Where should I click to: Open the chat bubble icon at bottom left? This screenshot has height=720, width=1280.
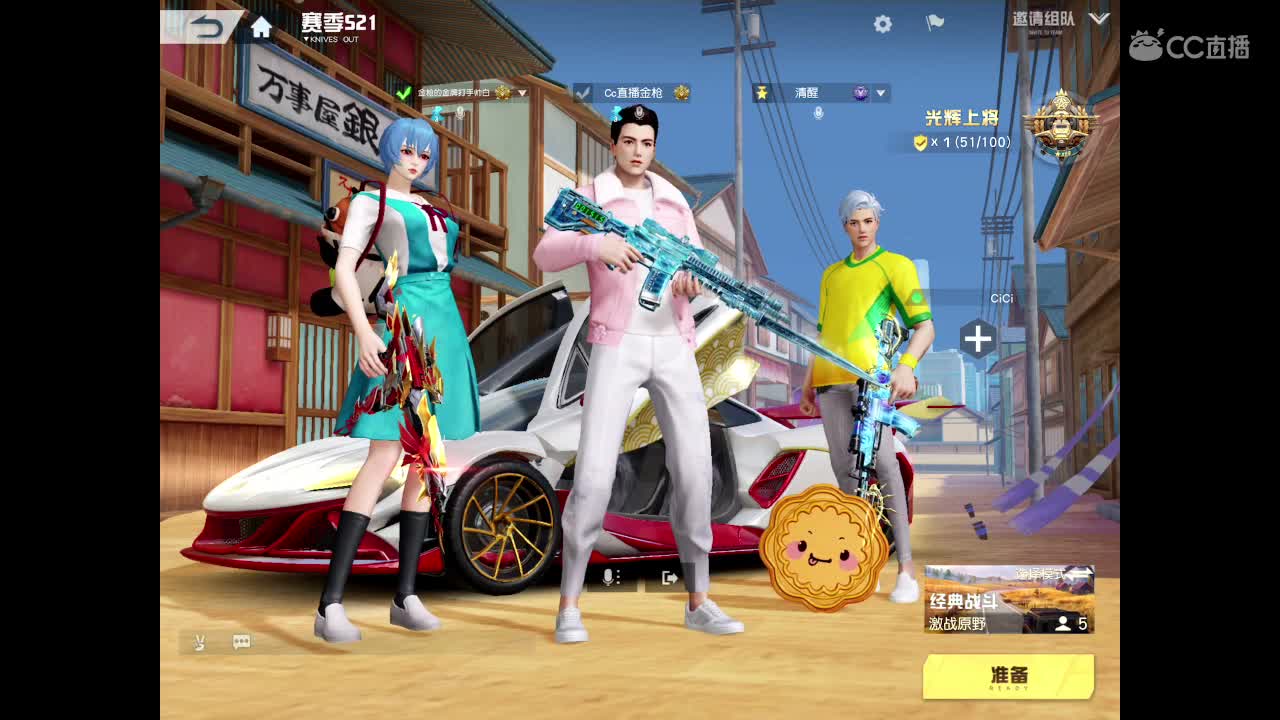(241, 642)
